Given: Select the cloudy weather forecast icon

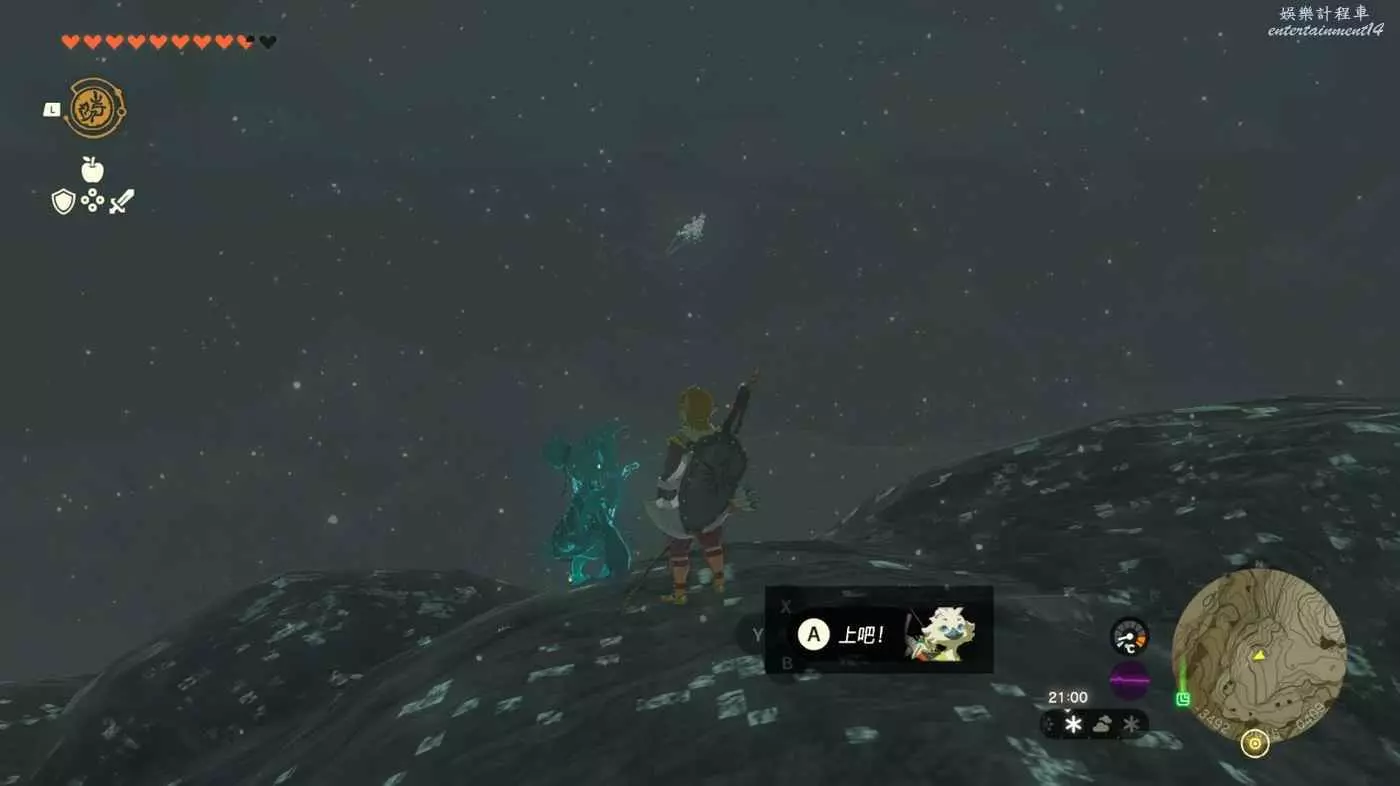Looking at the screenshot, I should point(1103,724).
